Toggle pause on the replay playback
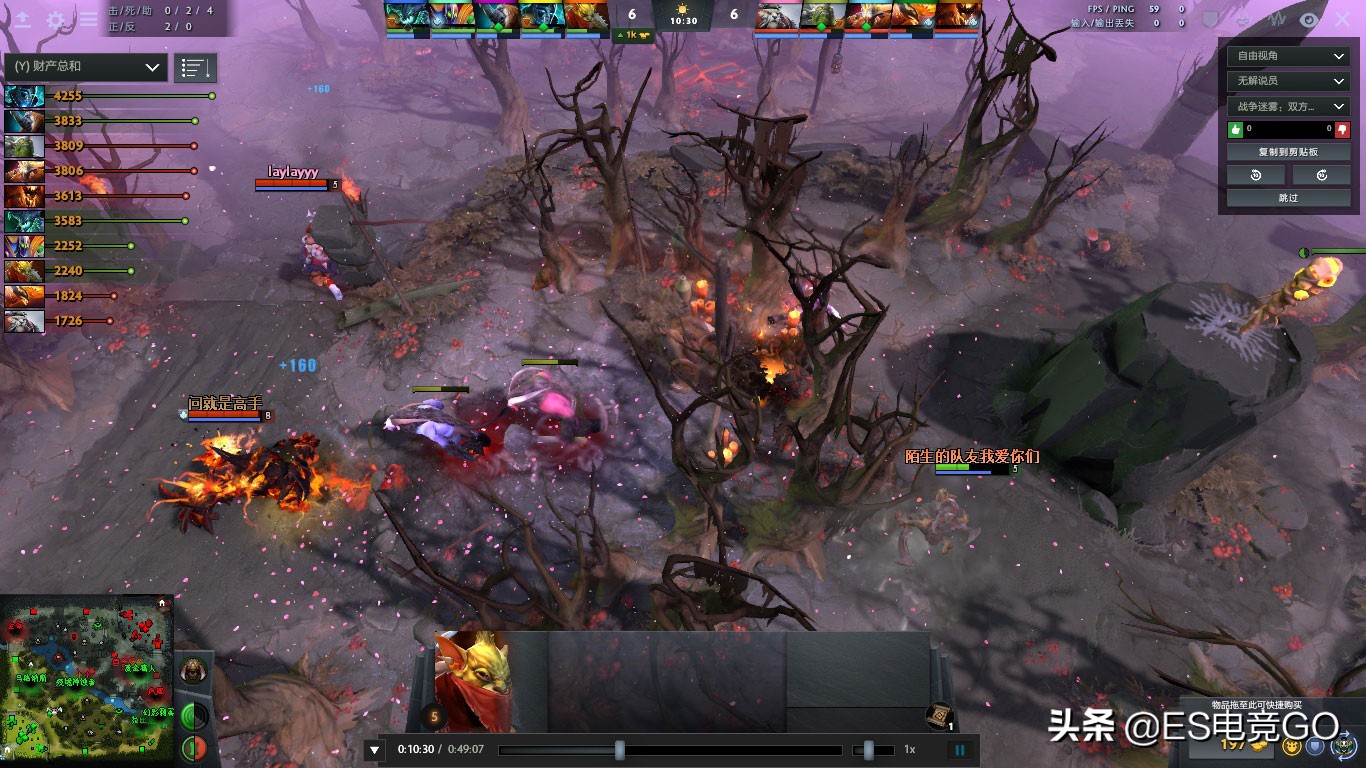 click(959, 749)
